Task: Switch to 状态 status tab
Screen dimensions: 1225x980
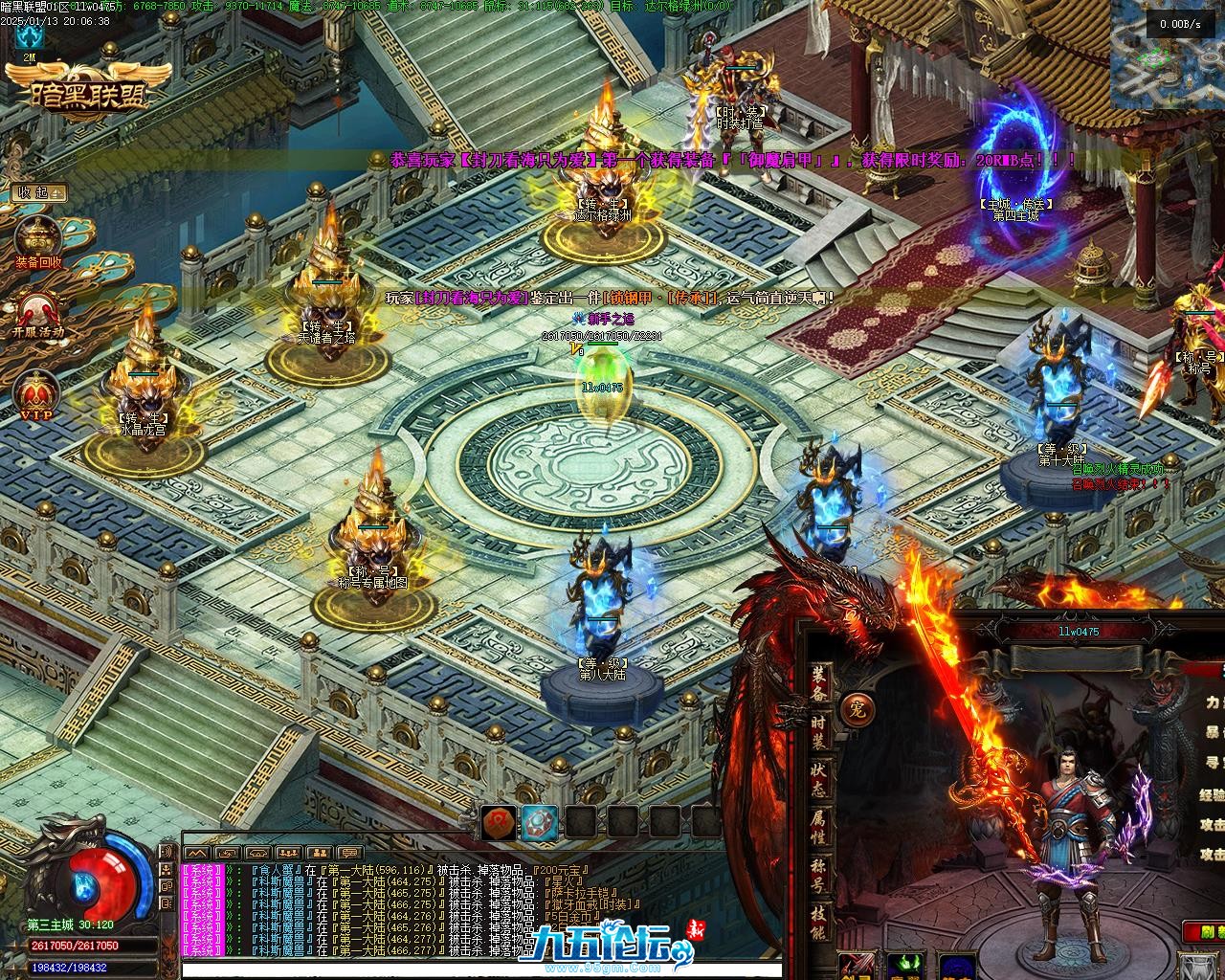Action: tap(821, 778)
